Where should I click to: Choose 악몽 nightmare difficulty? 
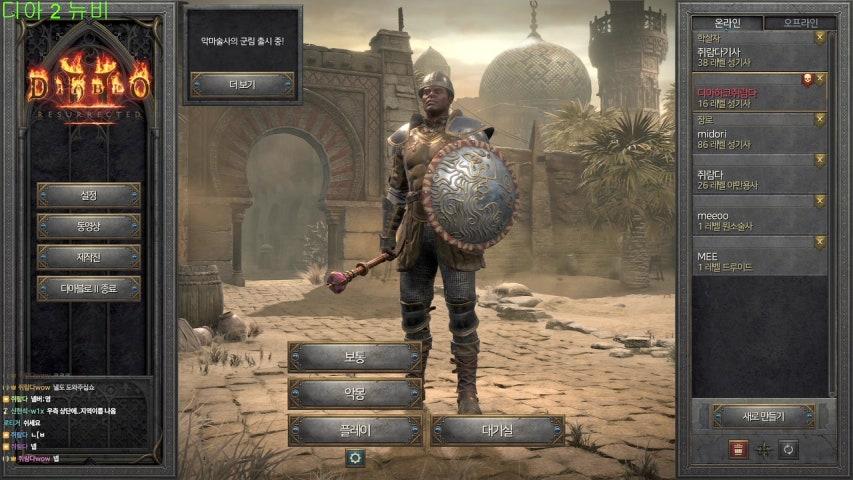[355, 393]
